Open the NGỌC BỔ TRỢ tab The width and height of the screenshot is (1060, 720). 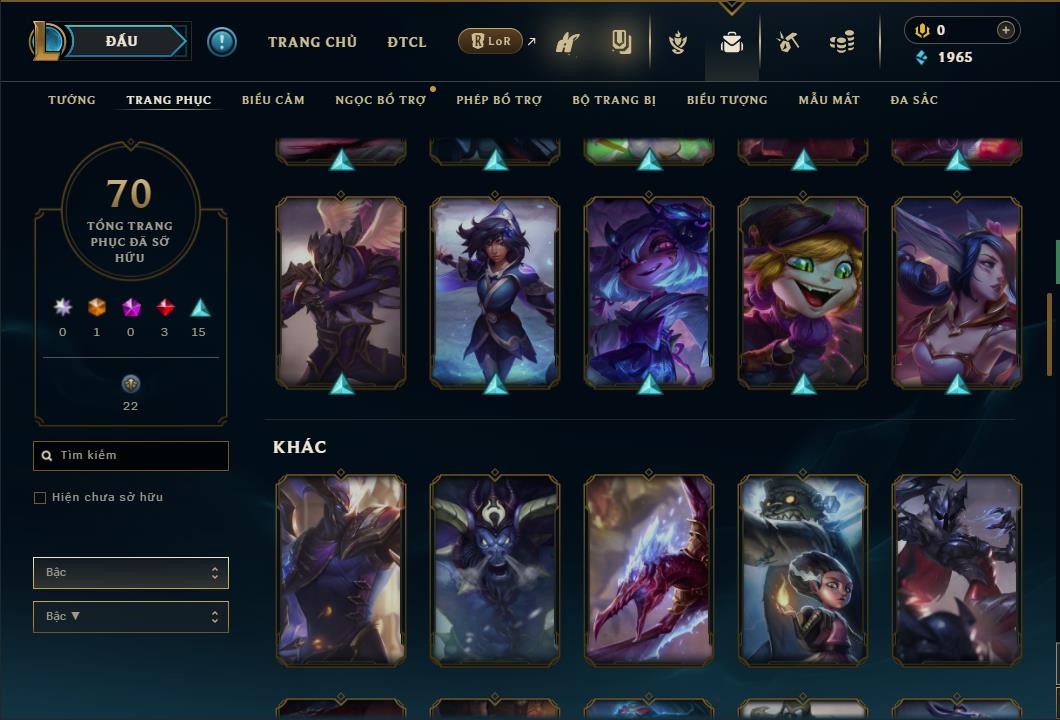(x=380, y=100)
